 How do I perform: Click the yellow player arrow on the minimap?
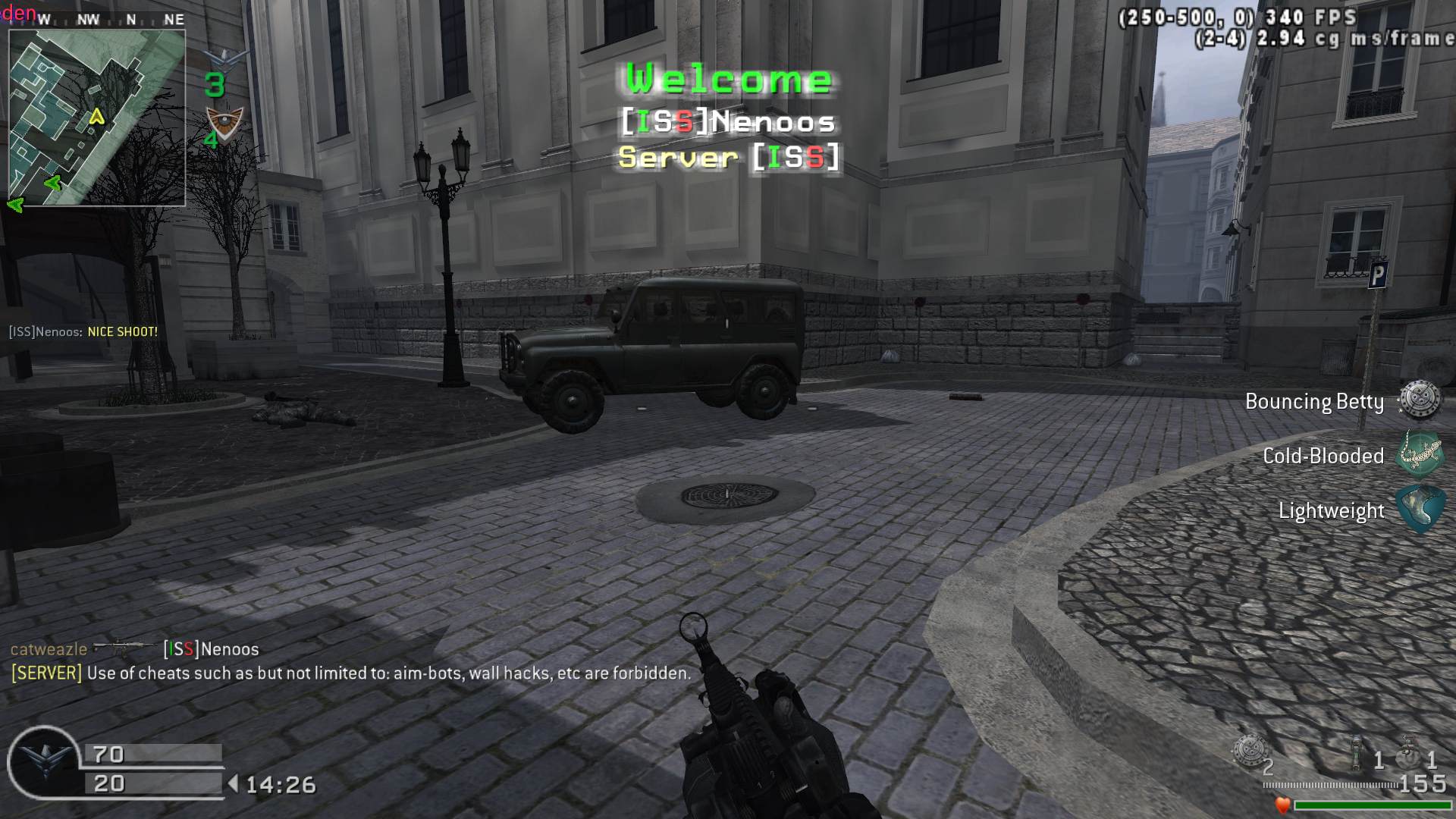96,117
